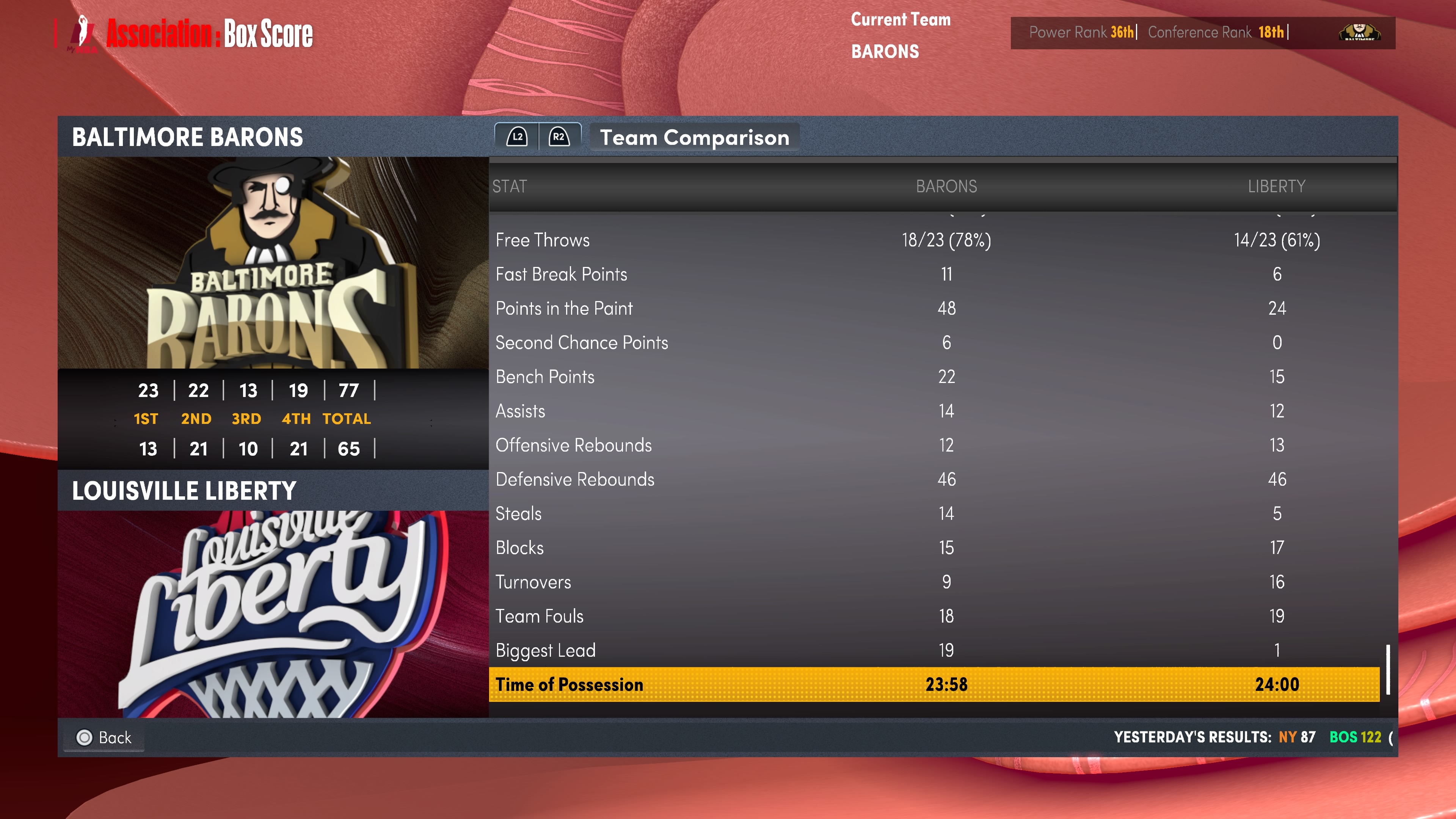
Task: Select the Biggest Lead row
Action: (934, 651)
